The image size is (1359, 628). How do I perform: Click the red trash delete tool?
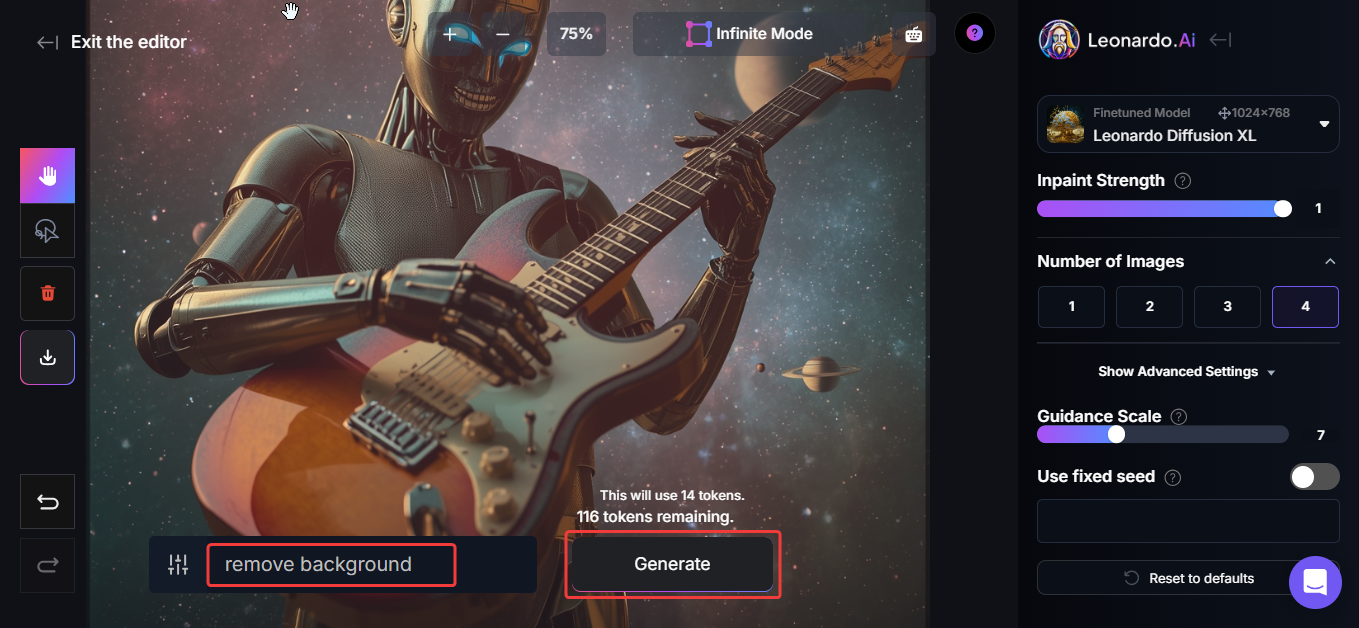tap(48, 293)
